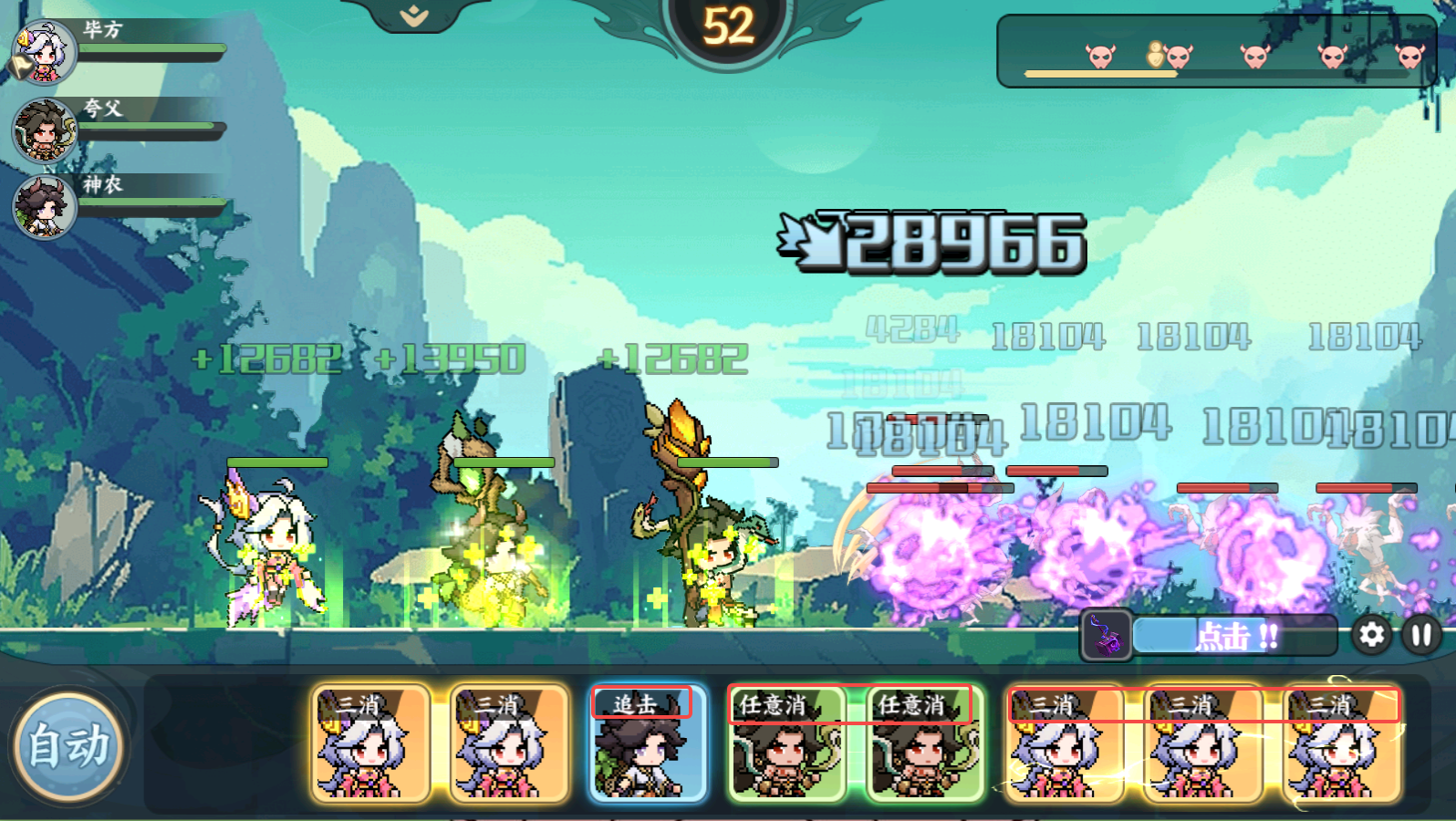Choose the 夸父 hero portrait

[x=45, y=130]
